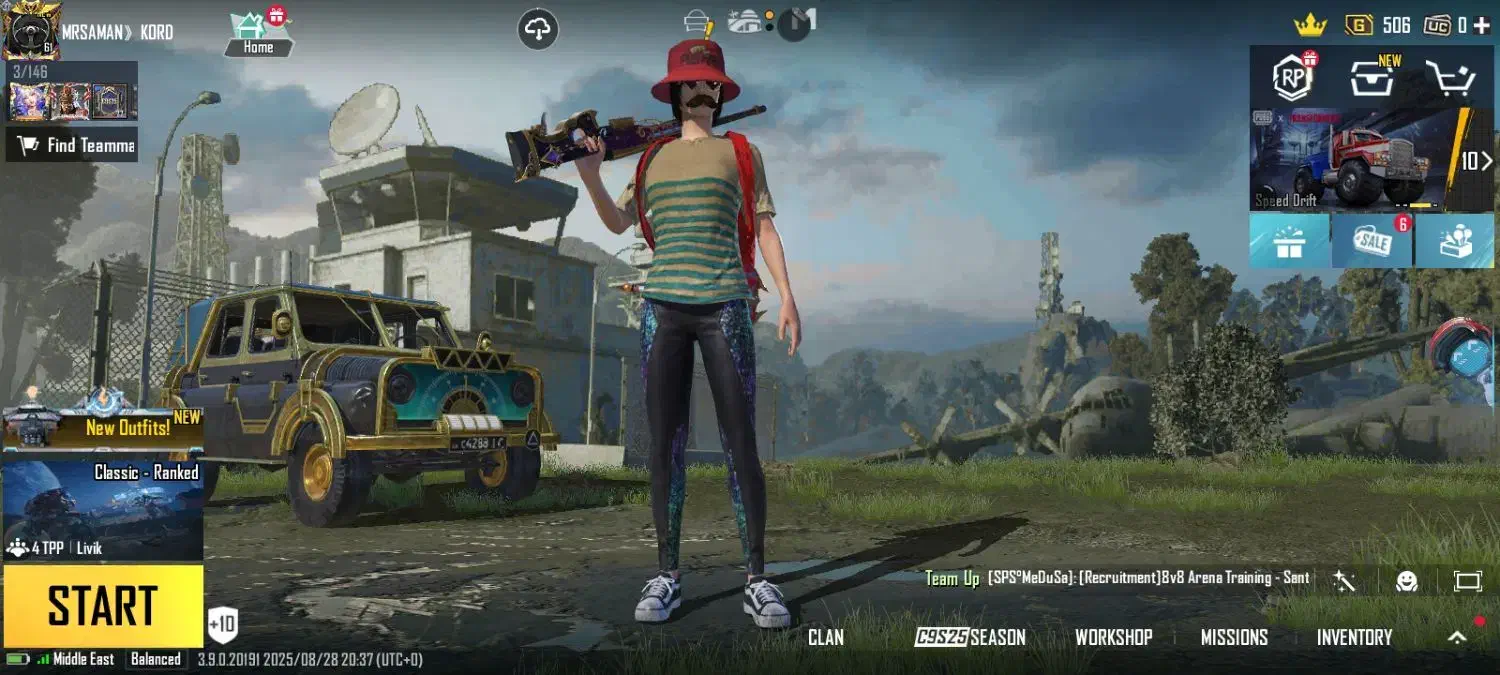Tap the yellow START button

click(x=103, y=606)
